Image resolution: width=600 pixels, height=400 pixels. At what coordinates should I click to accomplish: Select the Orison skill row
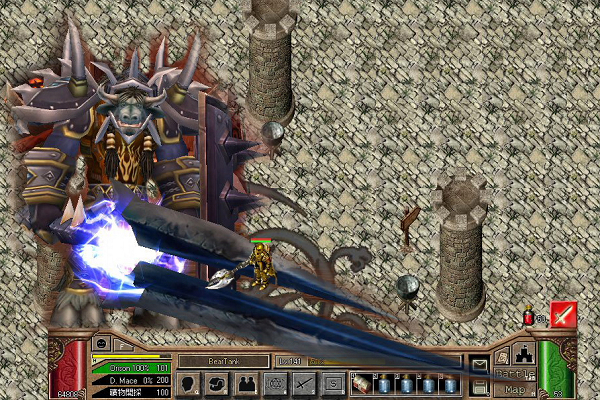[131, 367]
